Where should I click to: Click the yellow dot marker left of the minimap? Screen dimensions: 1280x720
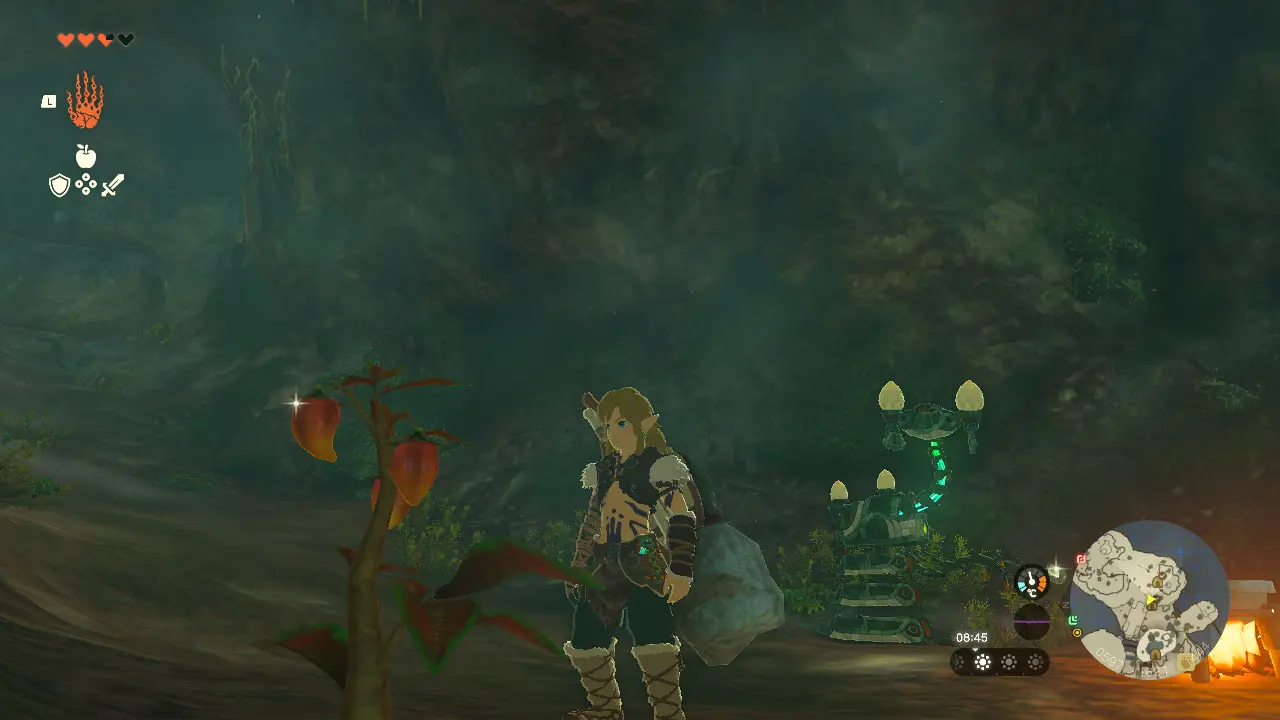1077,632
